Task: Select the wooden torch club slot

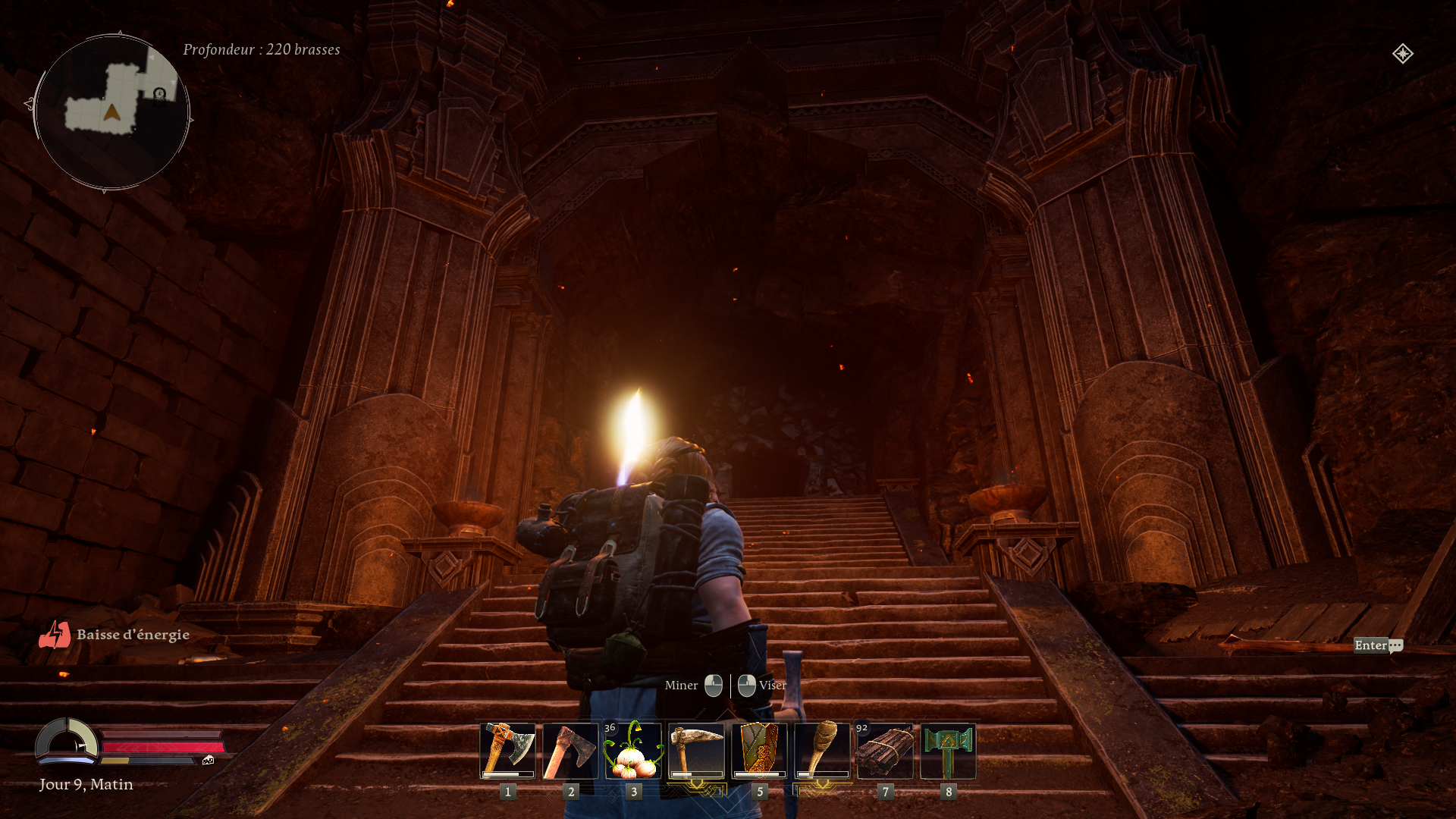Action: click(822, 751)
